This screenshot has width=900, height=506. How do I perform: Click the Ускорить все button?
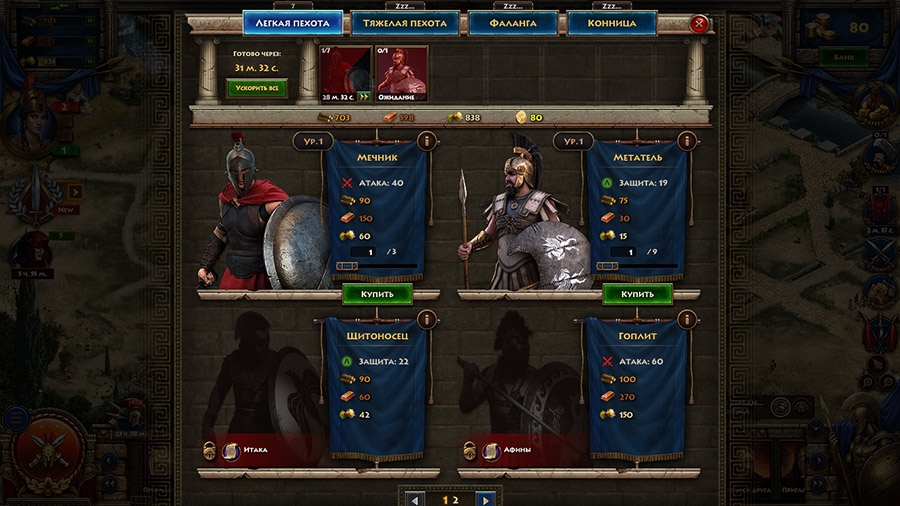point(258,89)
